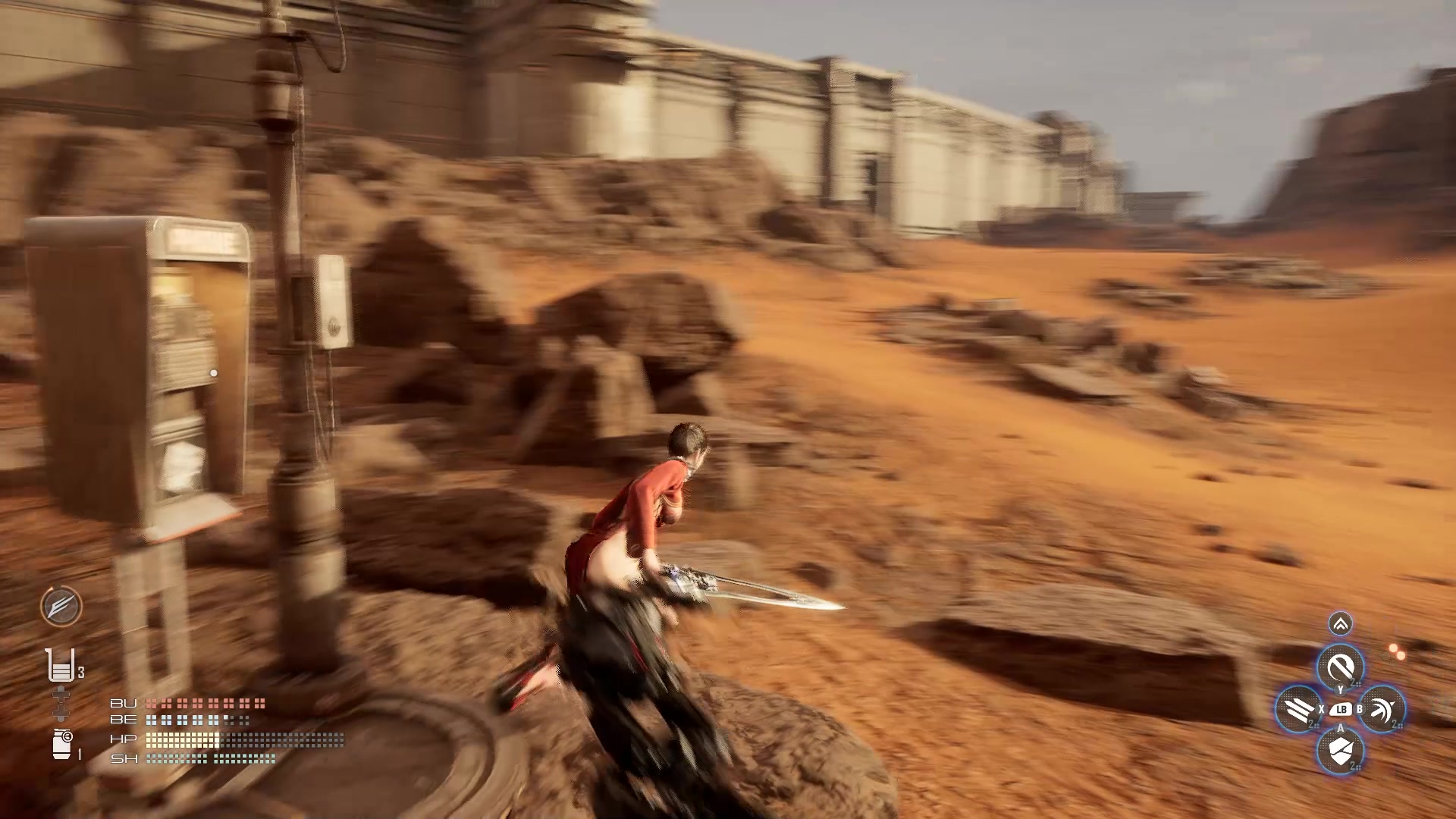1456x819 pixels.
Task: Toggle the double-chevron arrow above the ability wheel
Action: pos(1340,624)
